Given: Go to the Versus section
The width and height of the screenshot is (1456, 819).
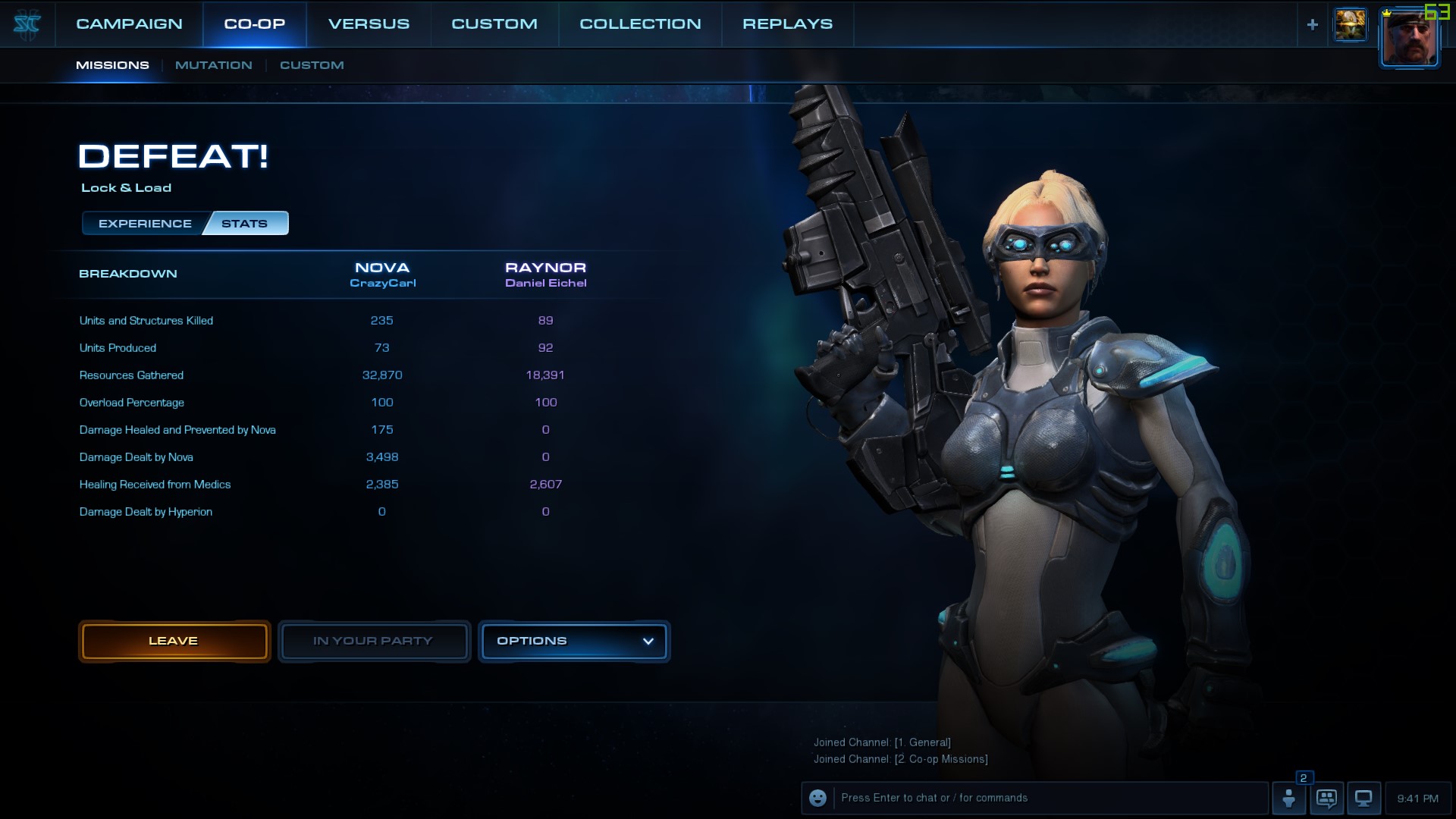Looking at the screenshot, I should point(369,24).
